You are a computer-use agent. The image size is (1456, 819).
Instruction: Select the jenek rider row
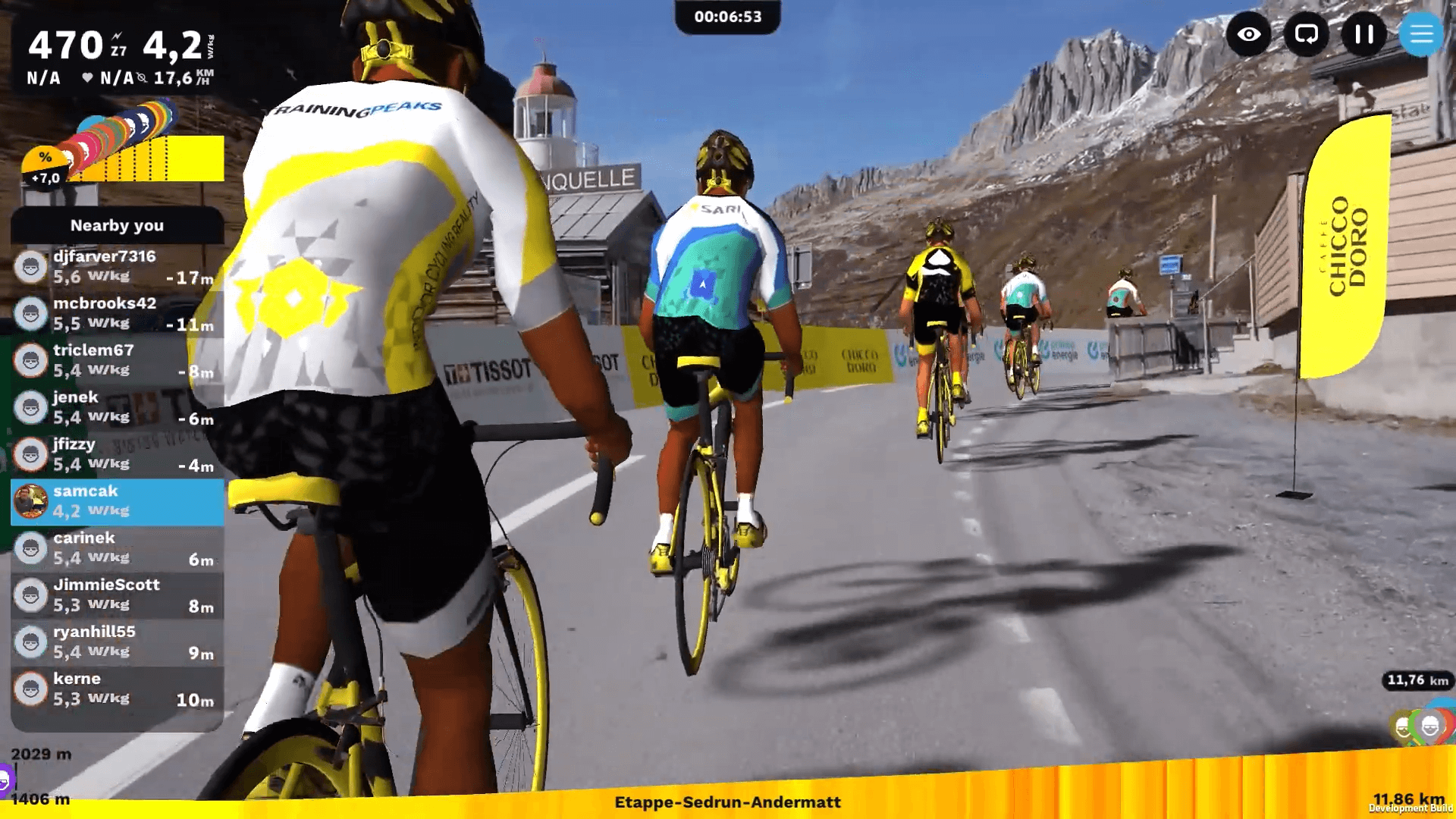pos(118,408)
